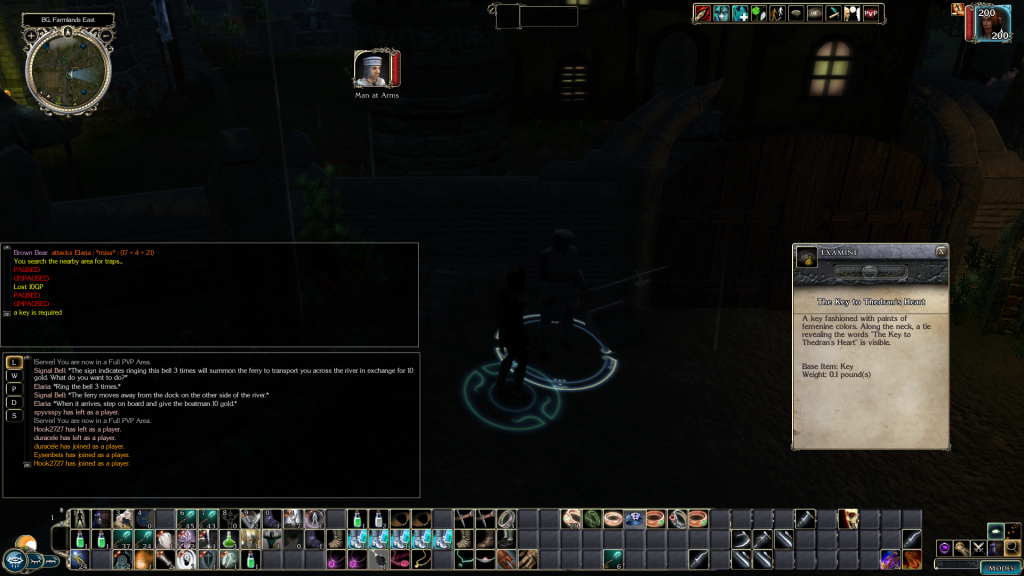The height and width of the screenshot is (576, 1024).
Task: Click the crossed swords icon
Action: (x=978, y=548)
